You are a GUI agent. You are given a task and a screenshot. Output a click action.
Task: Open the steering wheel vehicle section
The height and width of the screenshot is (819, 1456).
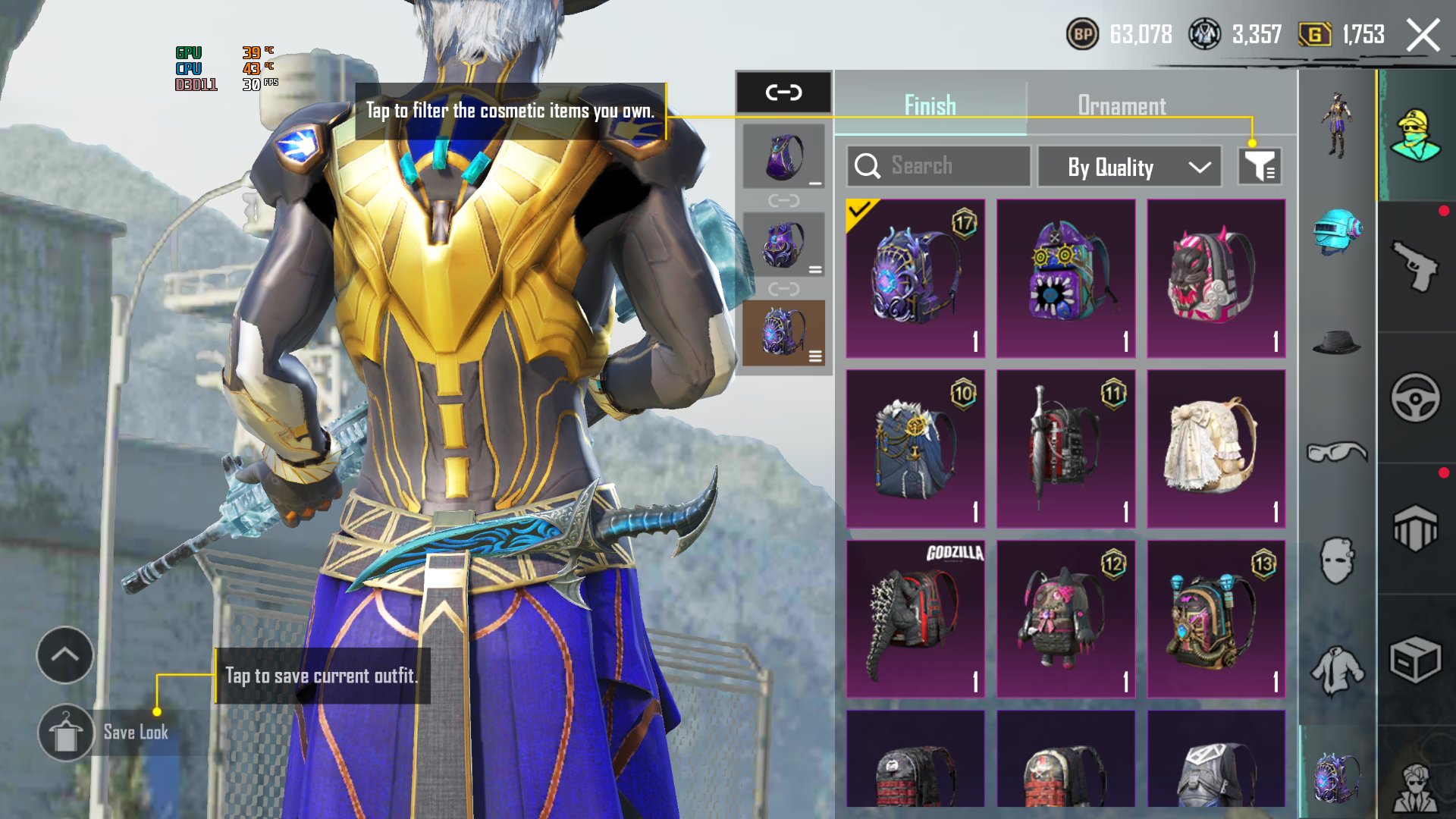[1415, 397]
